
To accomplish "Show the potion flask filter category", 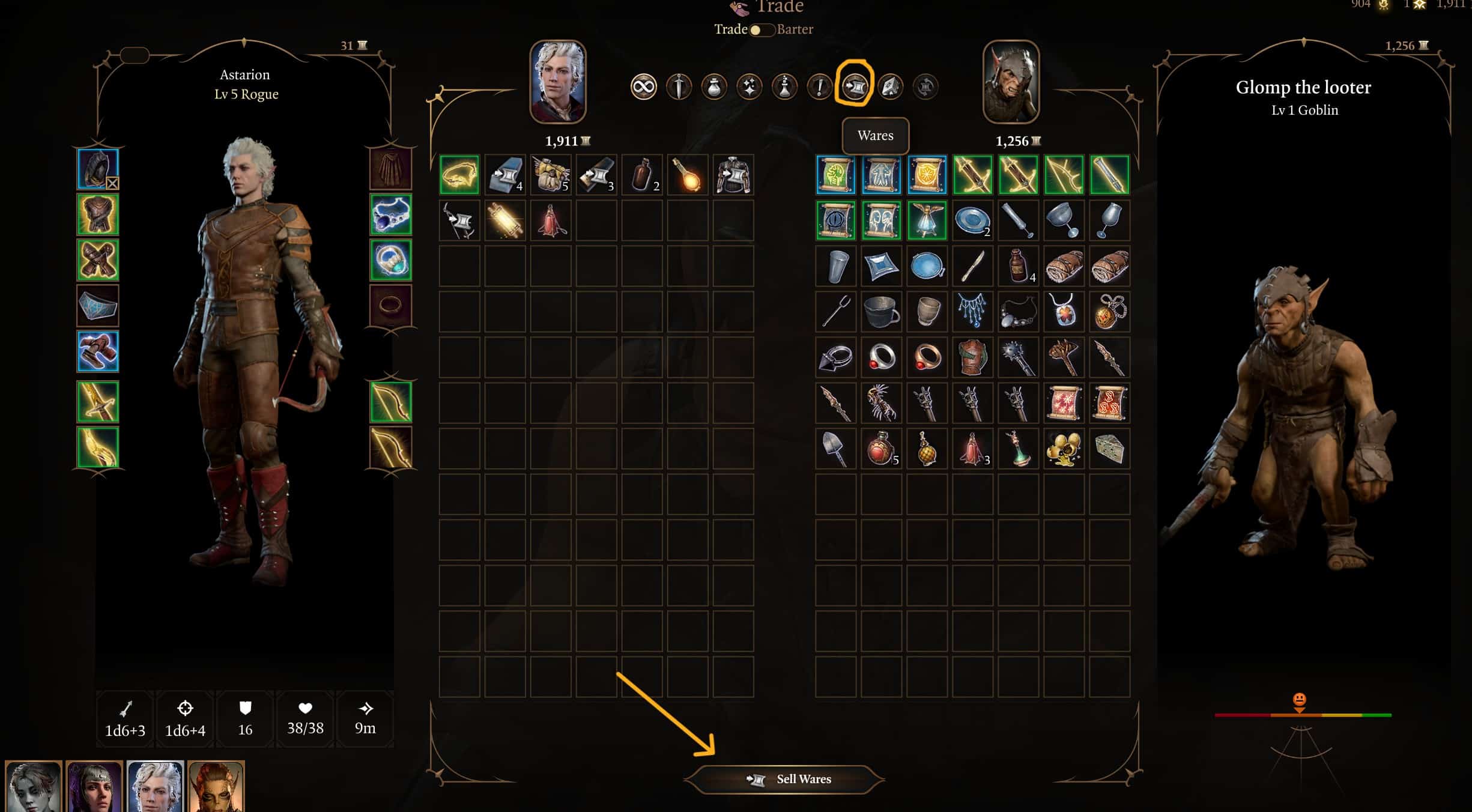I will coord(714,88).
